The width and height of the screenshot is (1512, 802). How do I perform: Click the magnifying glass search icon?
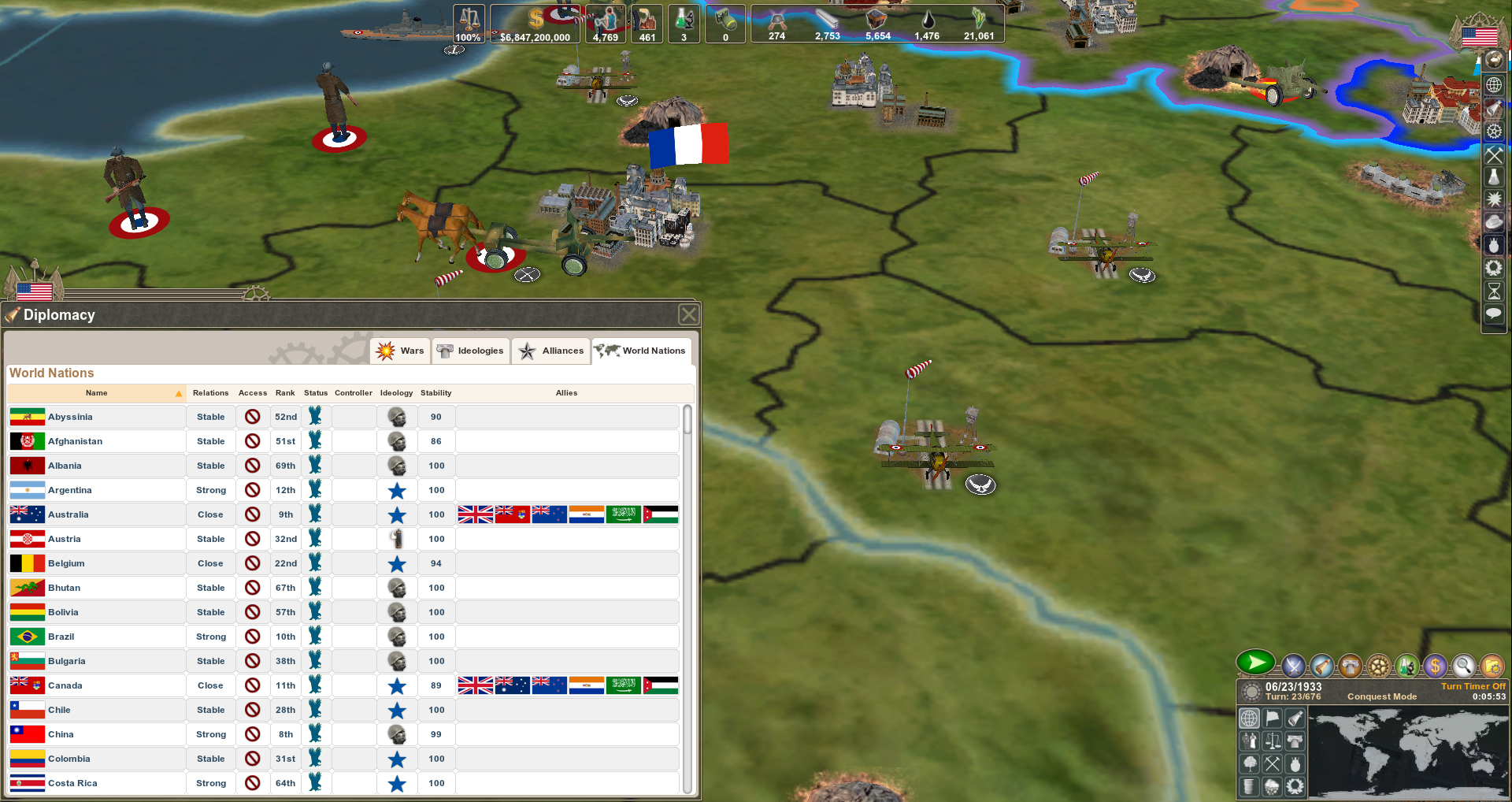click(x=1465, y=666)
